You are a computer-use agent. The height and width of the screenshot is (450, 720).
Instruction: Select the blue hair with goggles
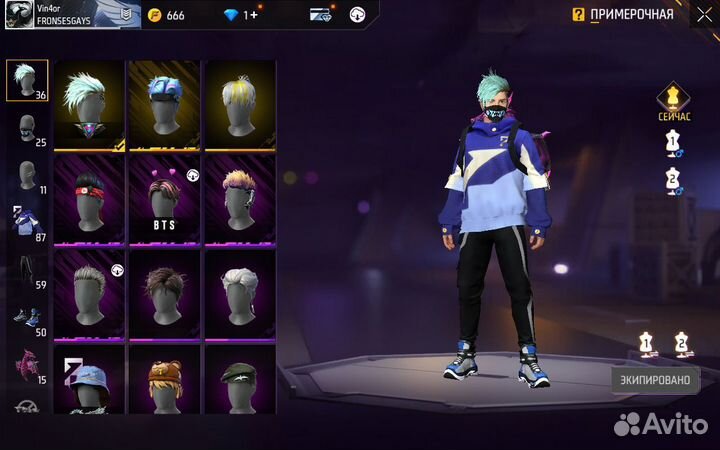tap(165, 106)
